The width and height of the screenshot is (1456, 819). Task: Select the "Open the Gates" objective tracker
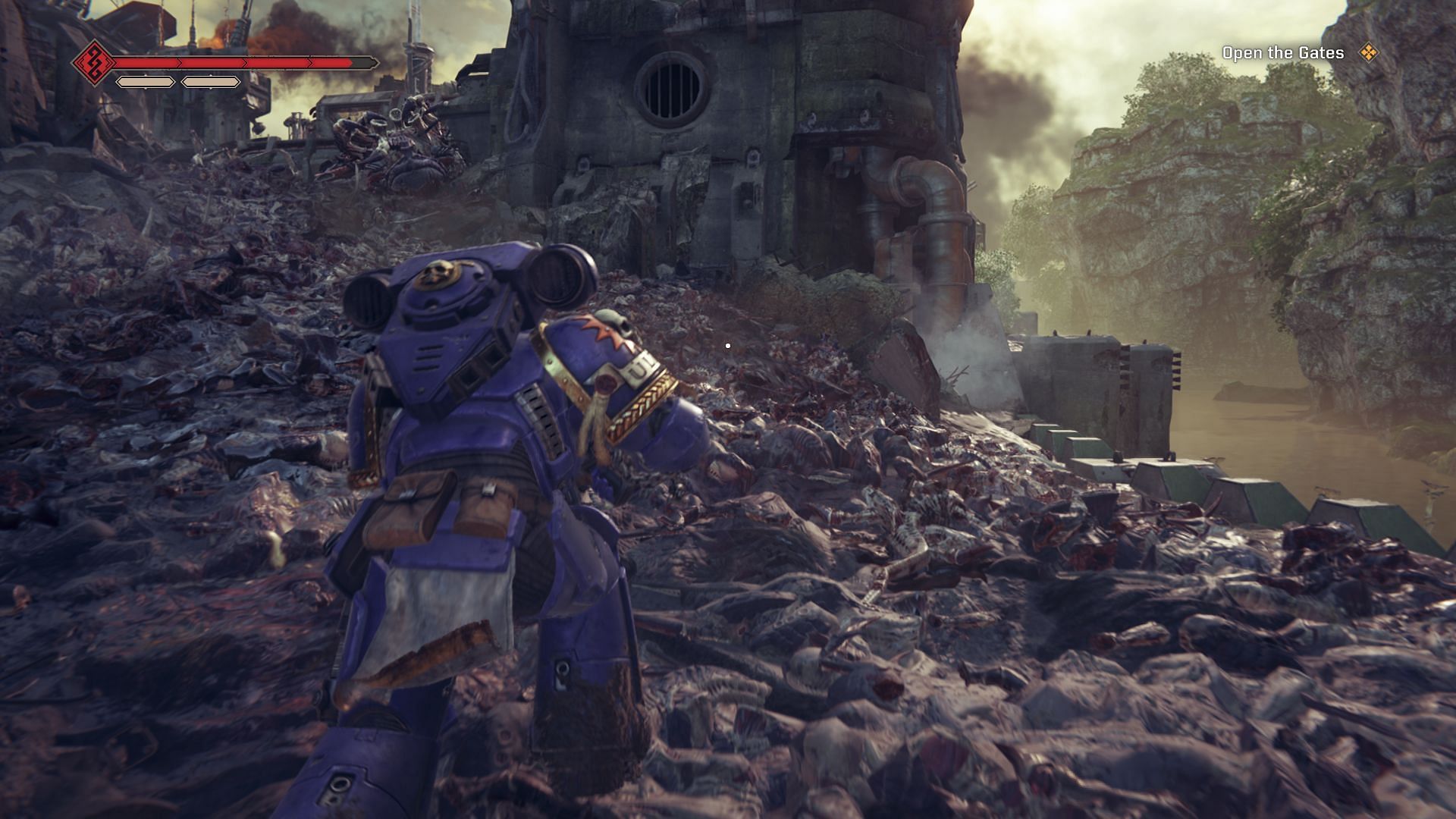1282,53
